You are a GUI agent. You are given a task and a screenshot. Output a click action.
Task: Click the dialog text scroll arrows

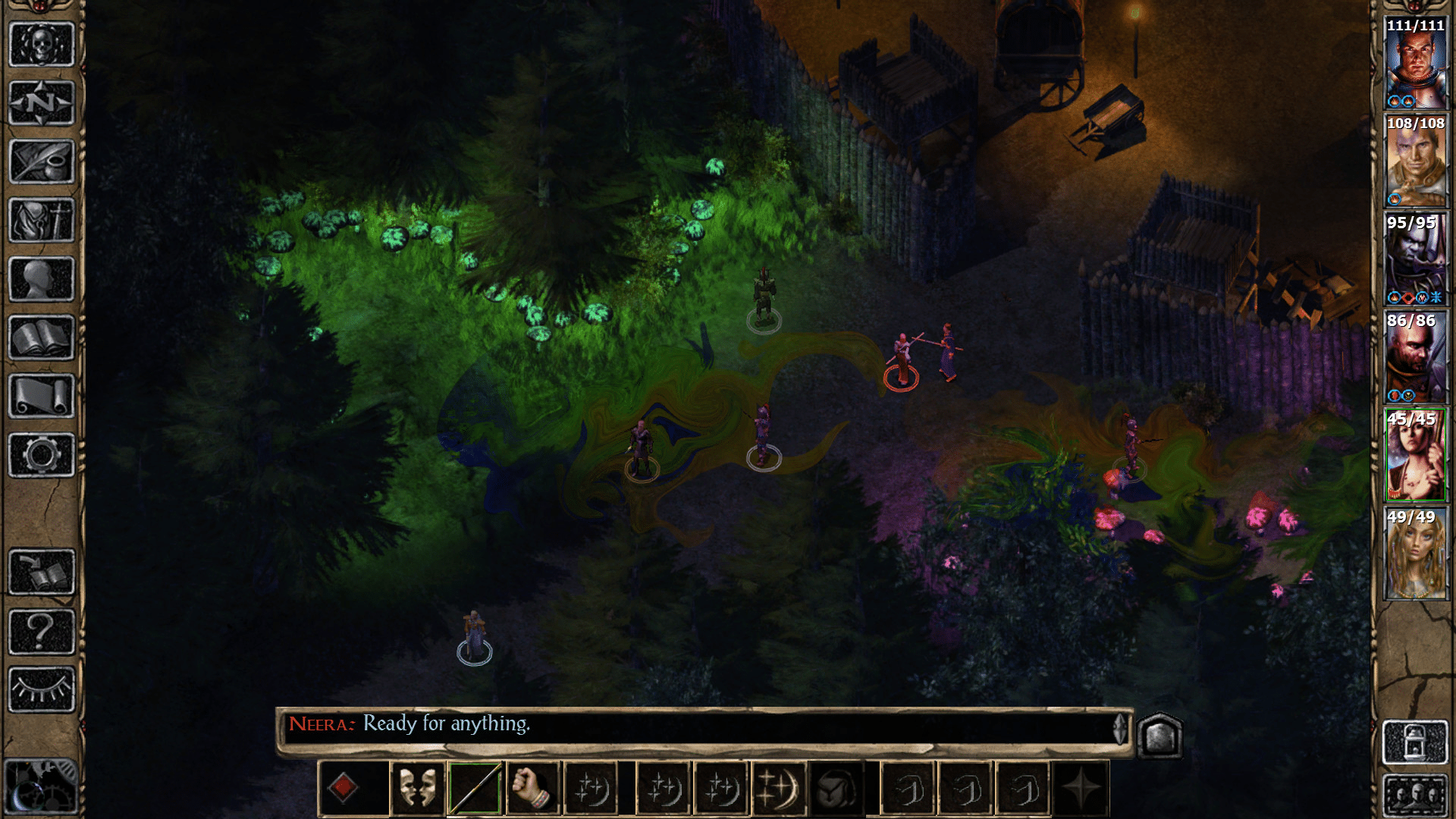[1119, 726]
